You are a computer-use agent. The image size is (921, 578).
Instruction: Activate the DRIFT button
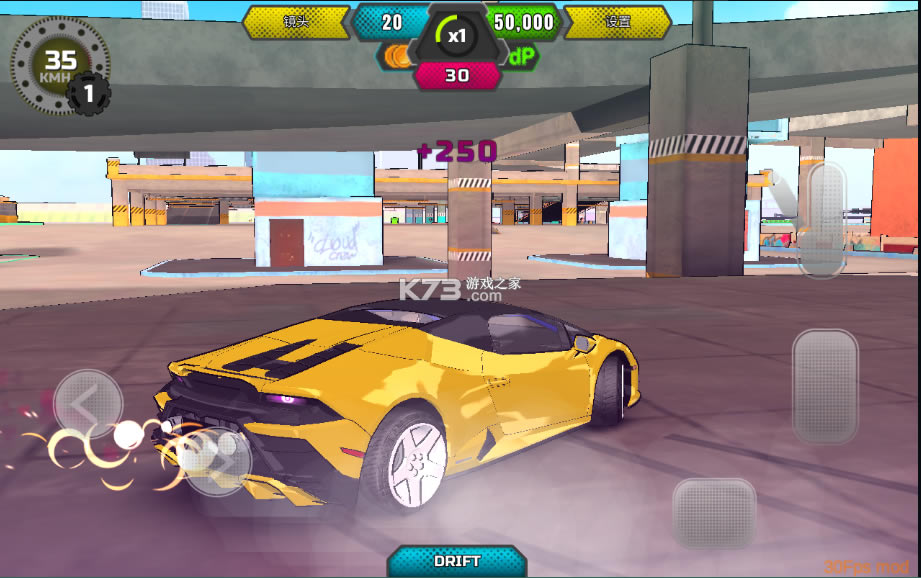tap(457, 561)
